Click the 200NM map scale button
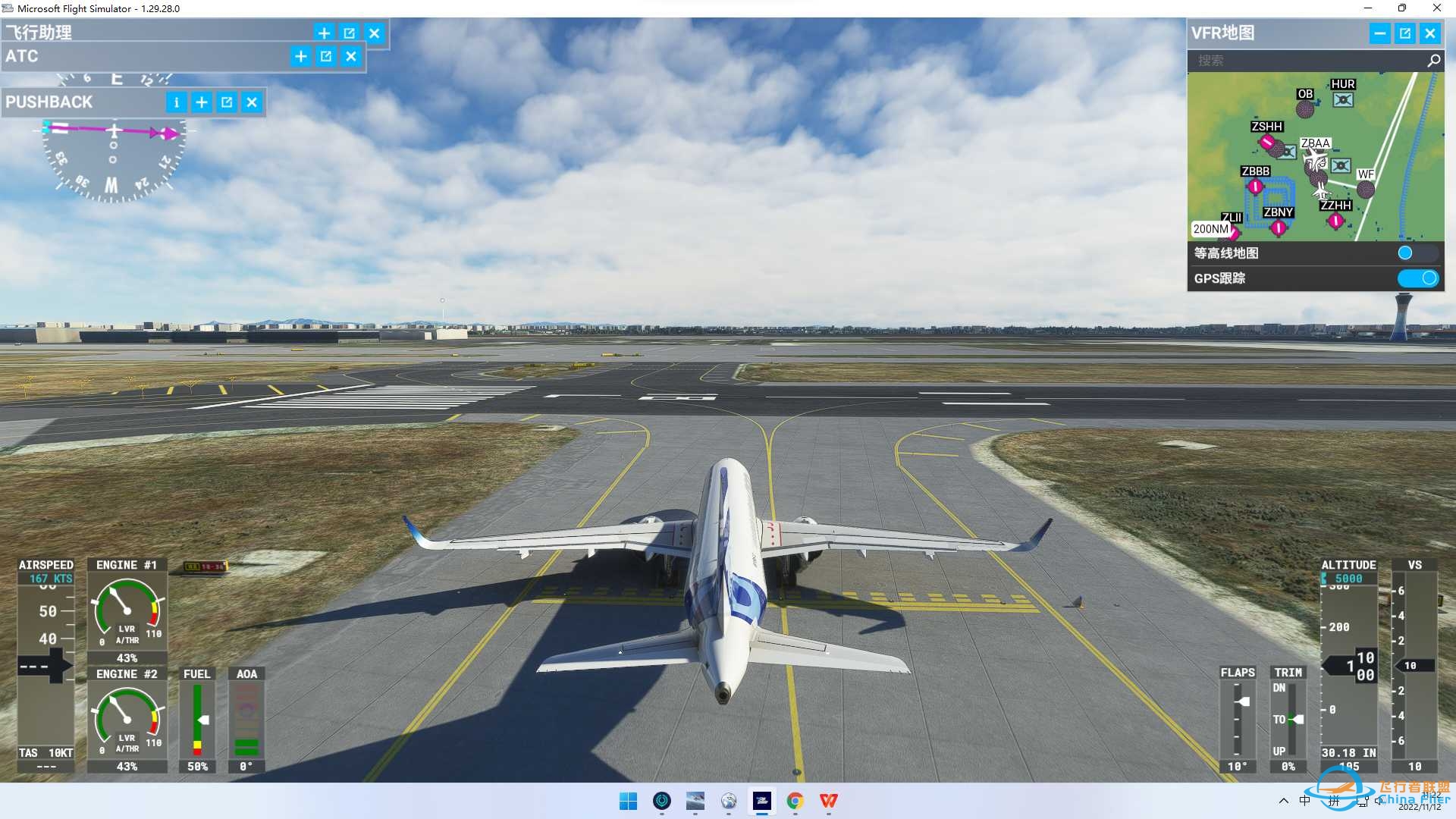The image size is (1456, 819). coord(1211,228)
